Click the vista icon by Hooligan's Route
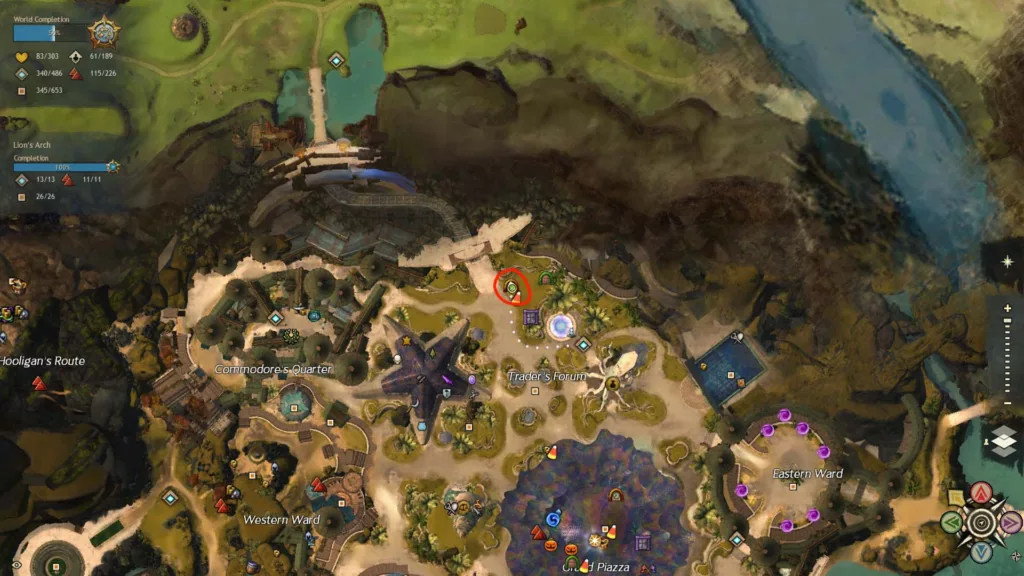Image resolution: width=1024 pixels, height=576 pixels. (38, 383)
